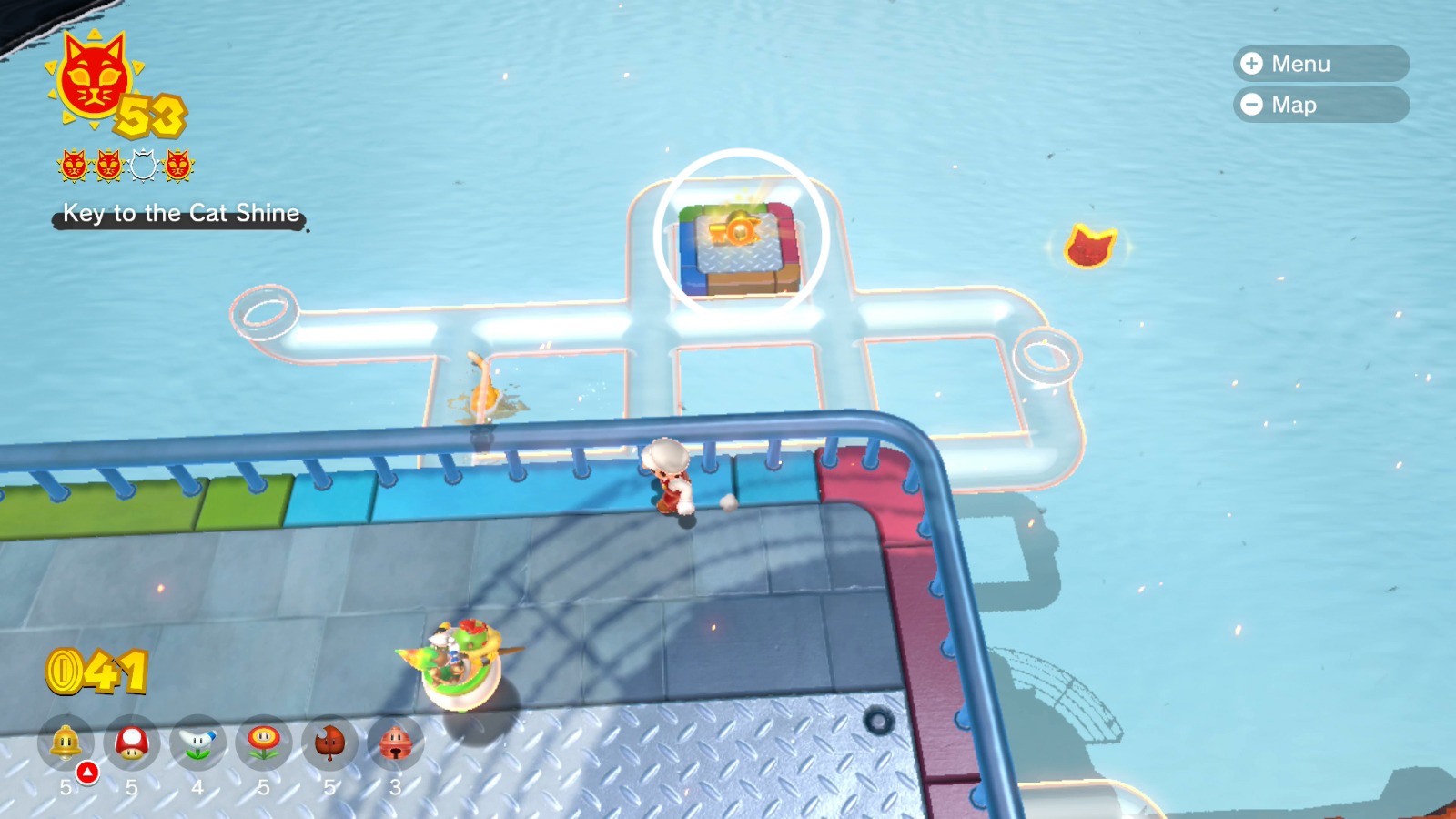The height and width of the screenshot is (819, 1456).
Task: Select the Super Leaf item
Action: click(x=329, y=743)
